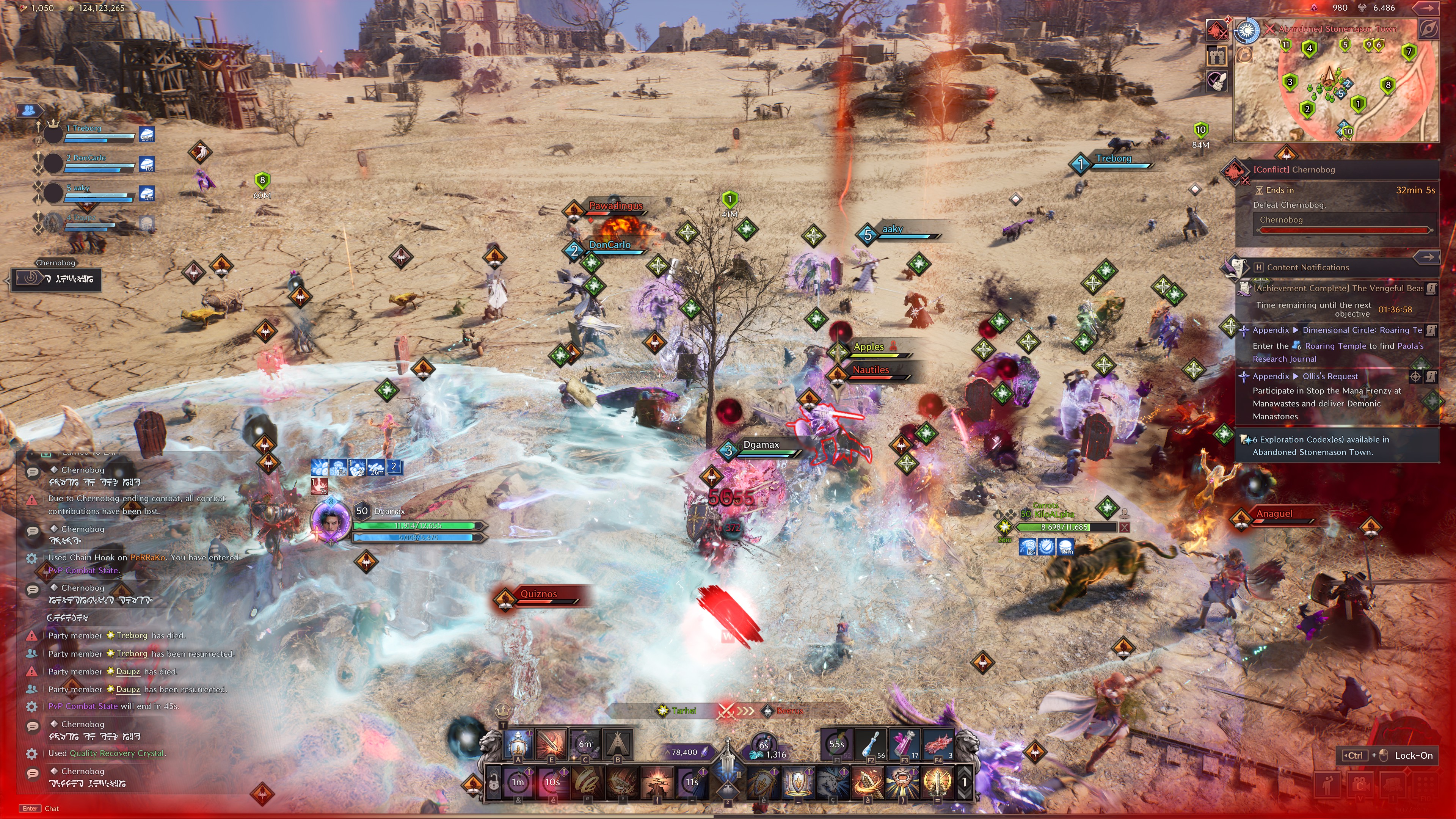The image size is (1456, 819).
Task: Use the pink potion in the F3 slot
Action: [904, 744]
